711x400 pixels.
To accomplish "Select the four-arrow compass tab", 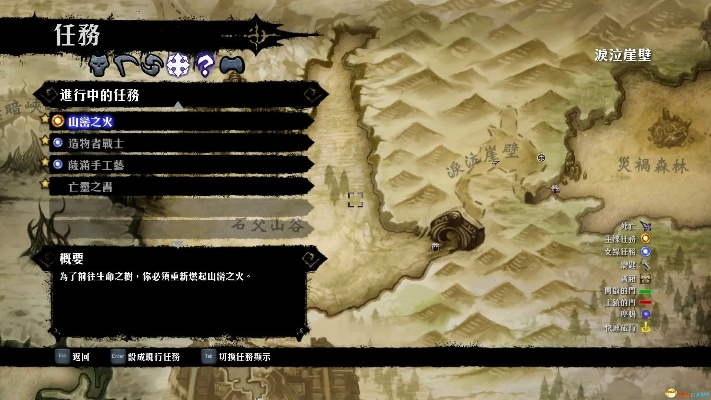I will [x=178, y=65].
